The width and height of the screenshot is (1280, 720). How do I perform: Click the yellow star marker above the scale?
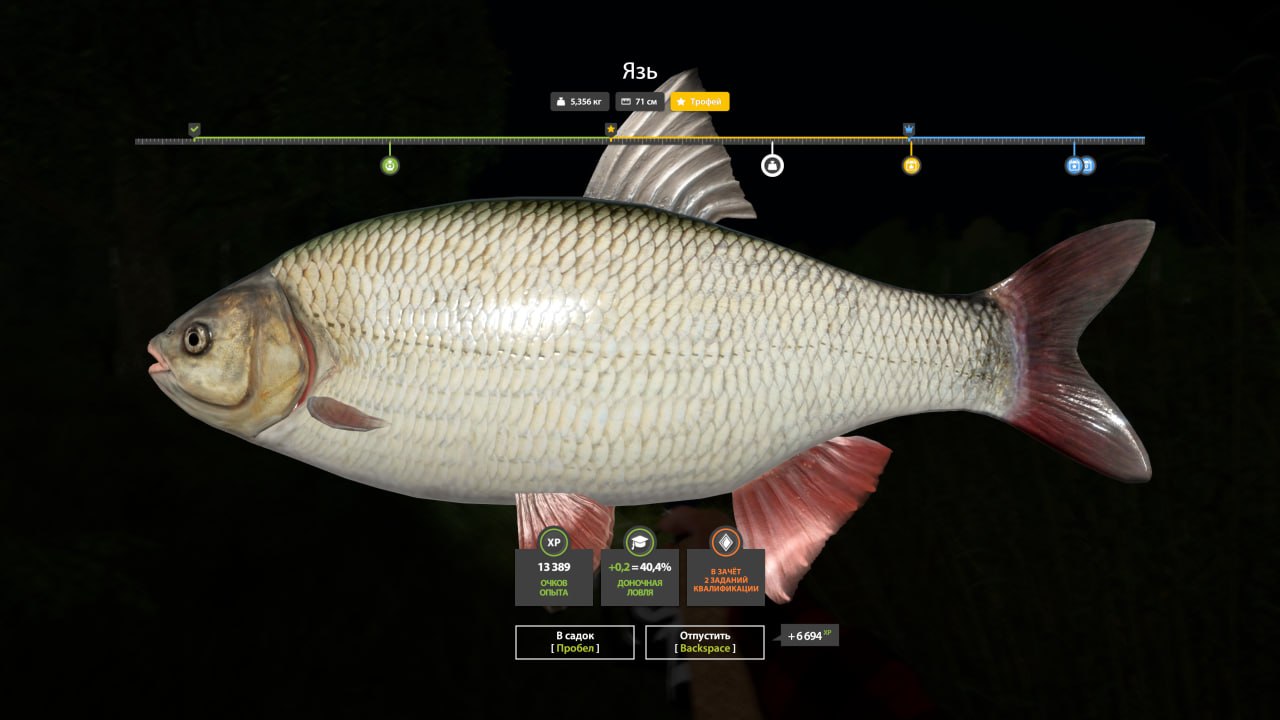[611, 129]
